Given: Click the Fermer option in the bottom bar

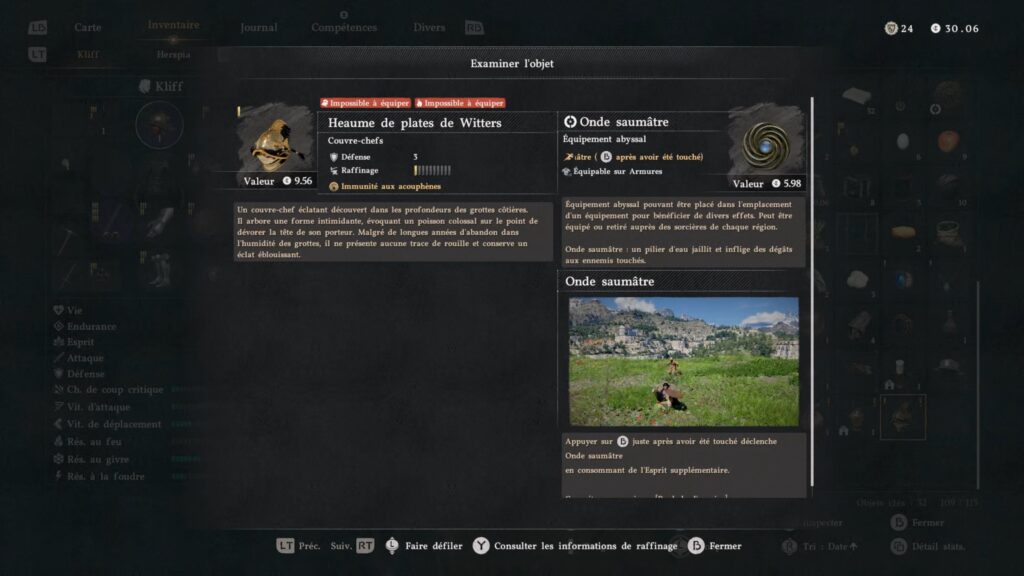Looking at the screenshot, I should pos(725,546).
